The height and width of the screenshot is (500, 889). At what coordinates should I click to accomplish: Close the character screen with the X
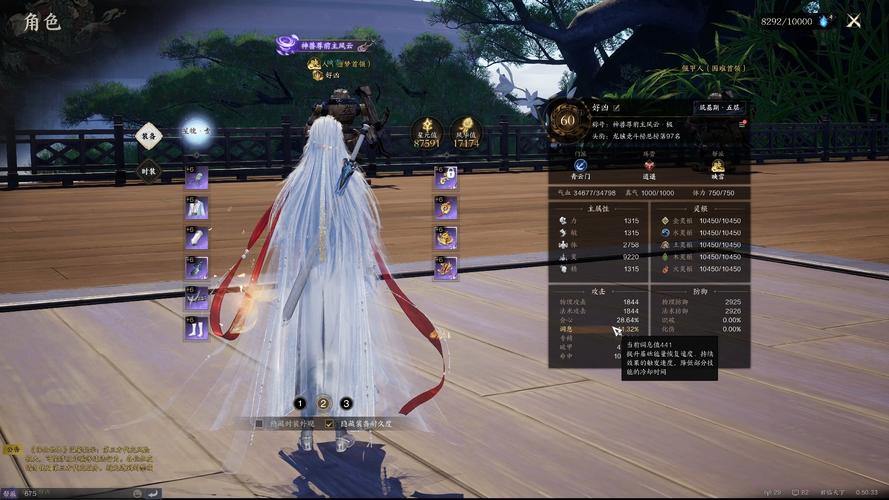click(854, 20)
